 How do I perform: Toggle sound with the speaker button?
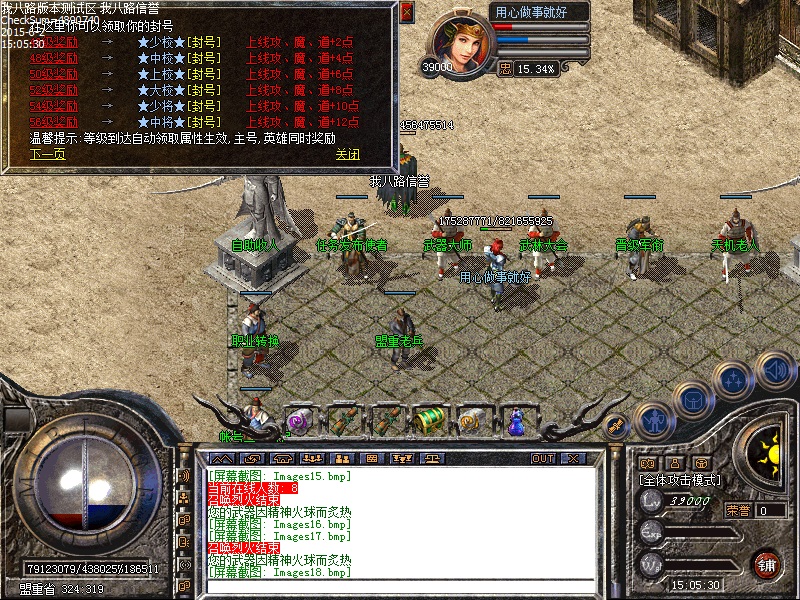pos(774,371)
